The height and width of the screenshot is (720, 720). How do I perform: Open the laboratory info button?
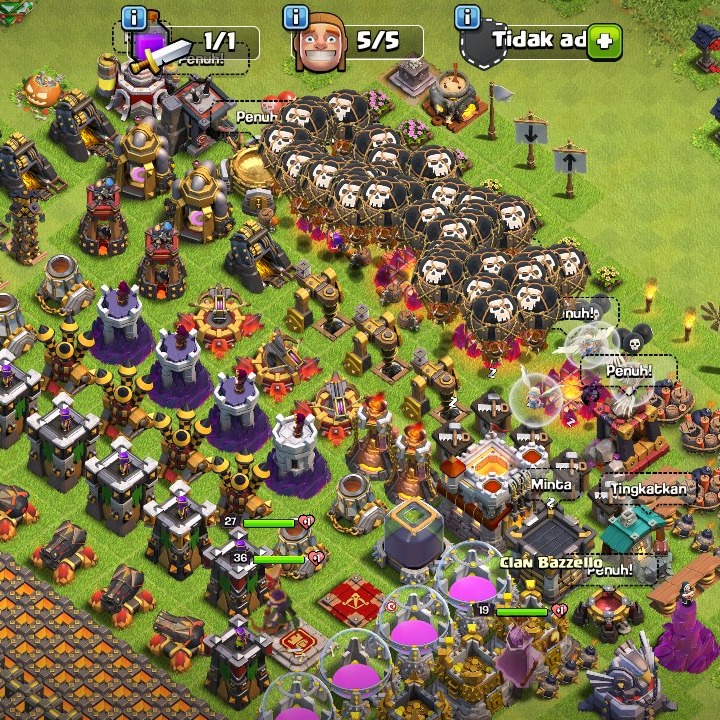tap(133, 17)
